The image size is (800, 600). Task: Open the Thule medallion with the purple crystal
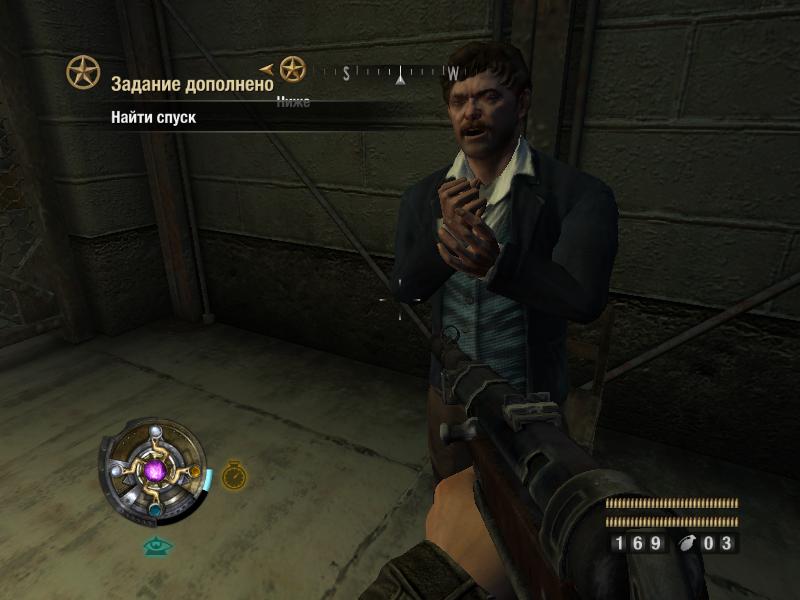[155, 468]
